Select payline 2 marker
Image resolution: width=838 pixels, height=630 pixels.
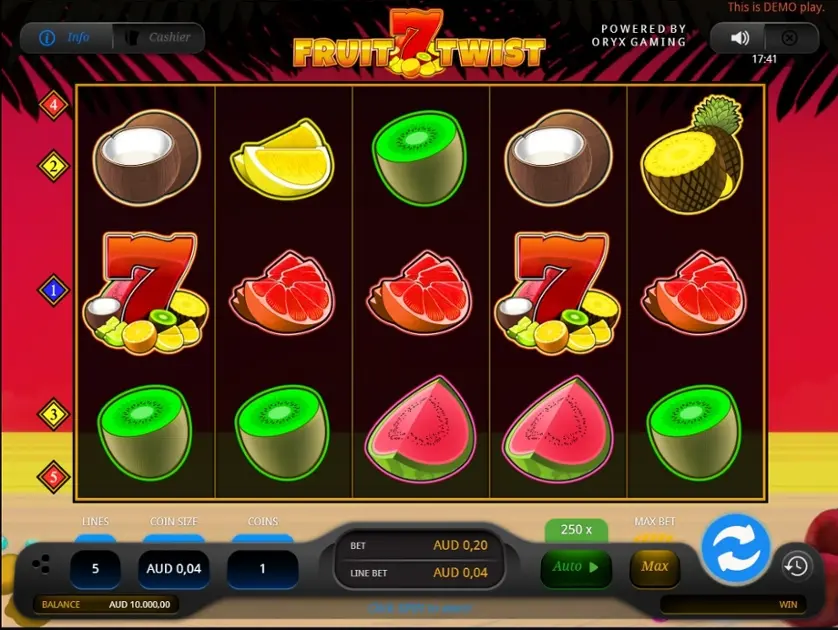tap(53, 166)
